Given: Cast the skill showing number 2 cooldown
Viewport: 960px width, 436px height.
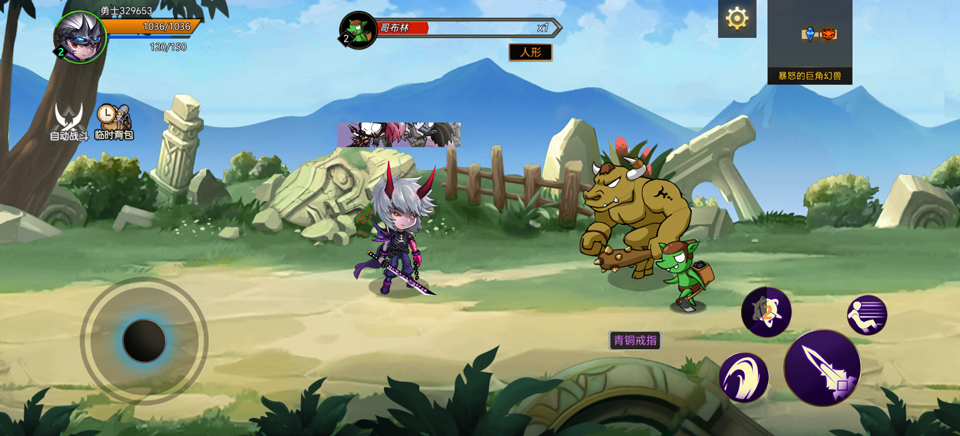Looking at the screenshot, I should click(766, 312).
